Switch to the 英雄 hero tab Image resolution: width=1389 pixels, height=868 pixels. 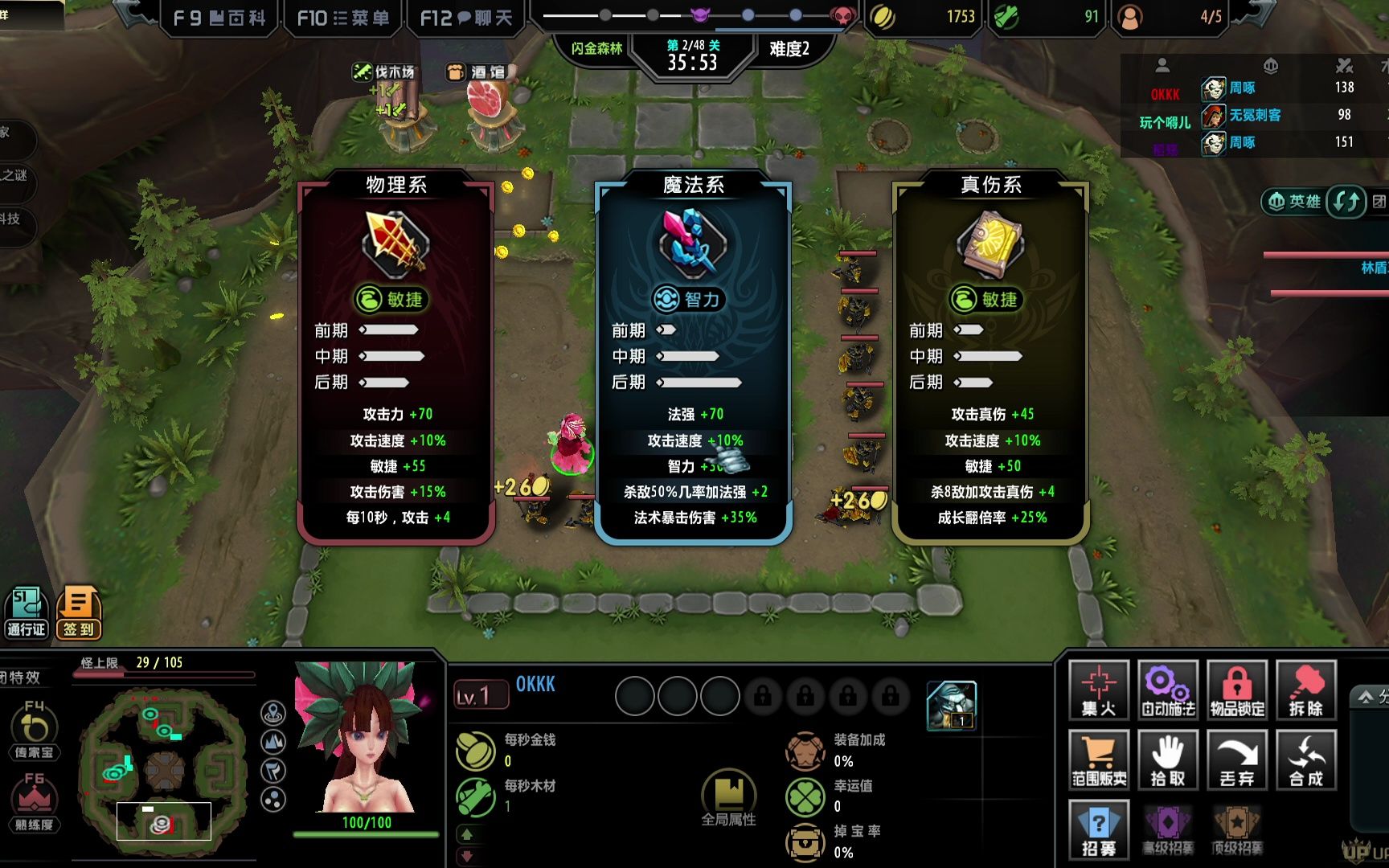coord(1293,201)
